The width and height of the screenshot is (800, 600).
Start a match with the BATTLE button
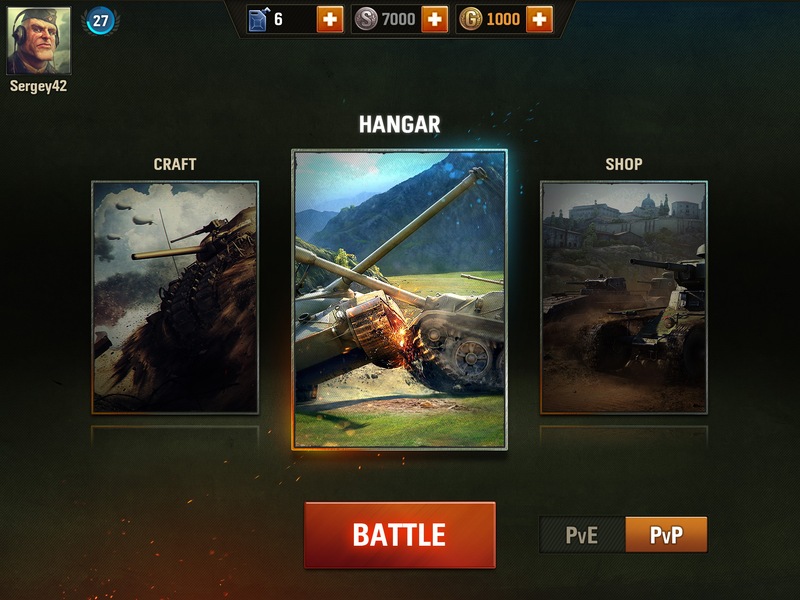(x=399, y=534)
